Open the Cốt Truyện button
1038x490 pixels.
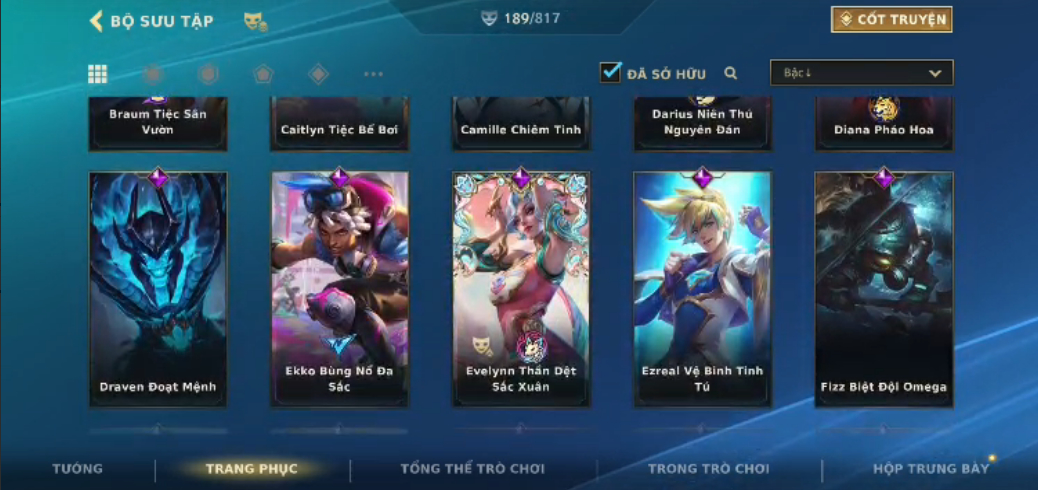(x=890, y=19)
